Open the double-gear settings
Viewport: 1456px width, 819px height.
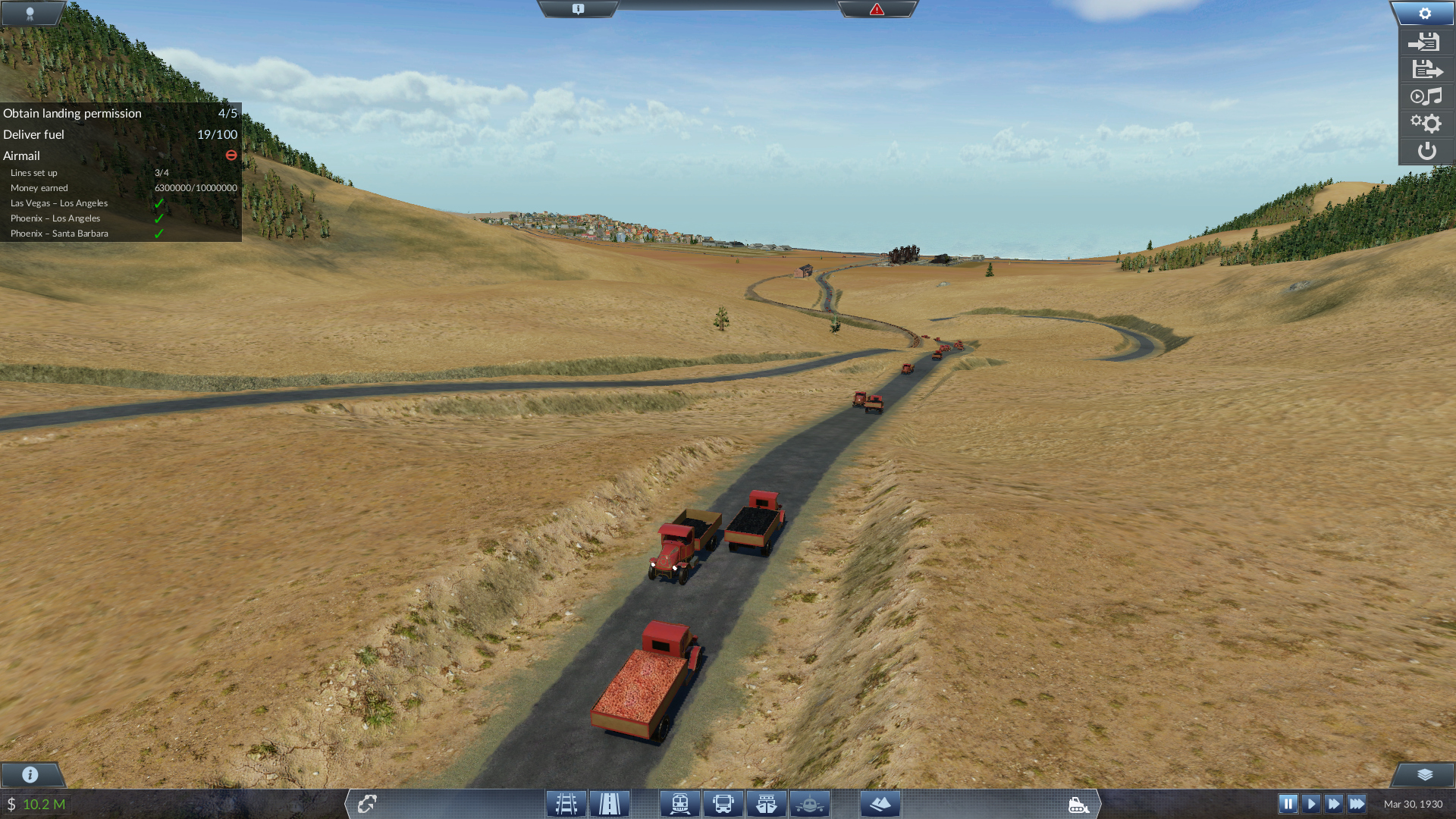tap(1426, 124)
